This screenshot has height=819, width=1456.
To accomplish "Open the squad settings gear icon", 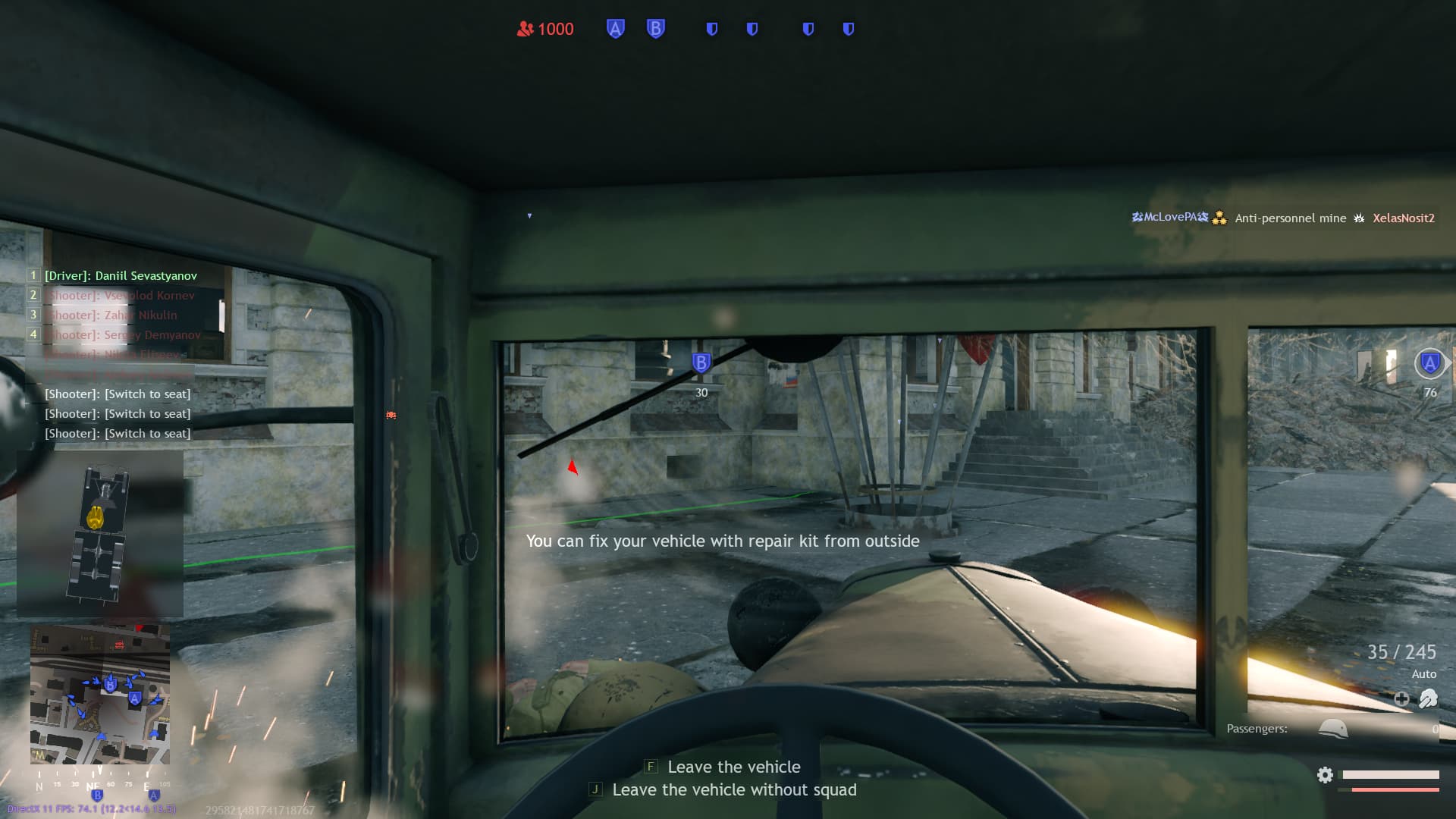I will [x=1325, y=775].
